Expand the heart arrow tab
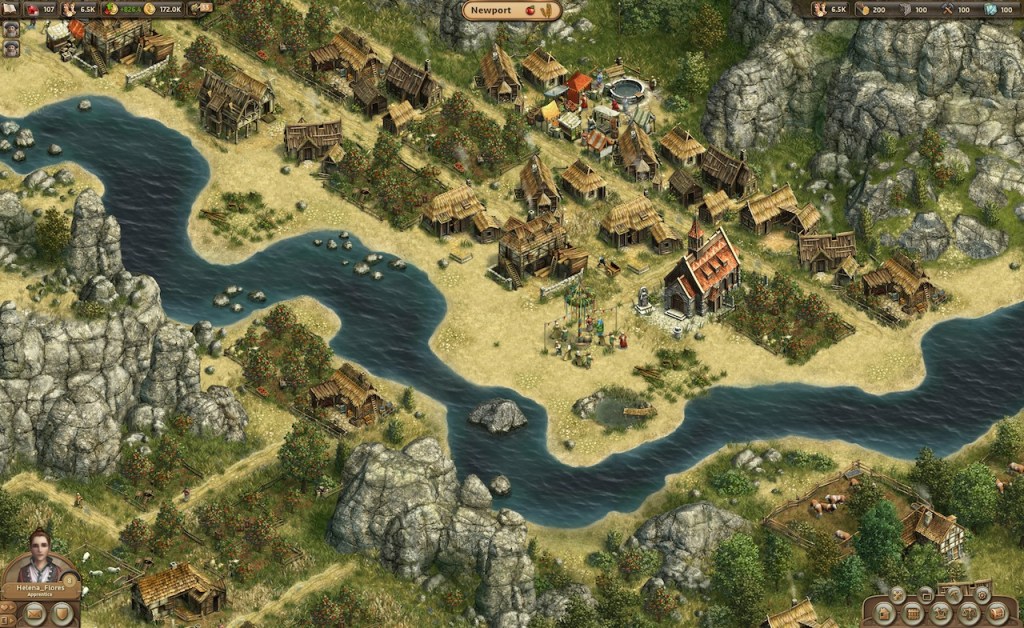 tap(7, 607)
